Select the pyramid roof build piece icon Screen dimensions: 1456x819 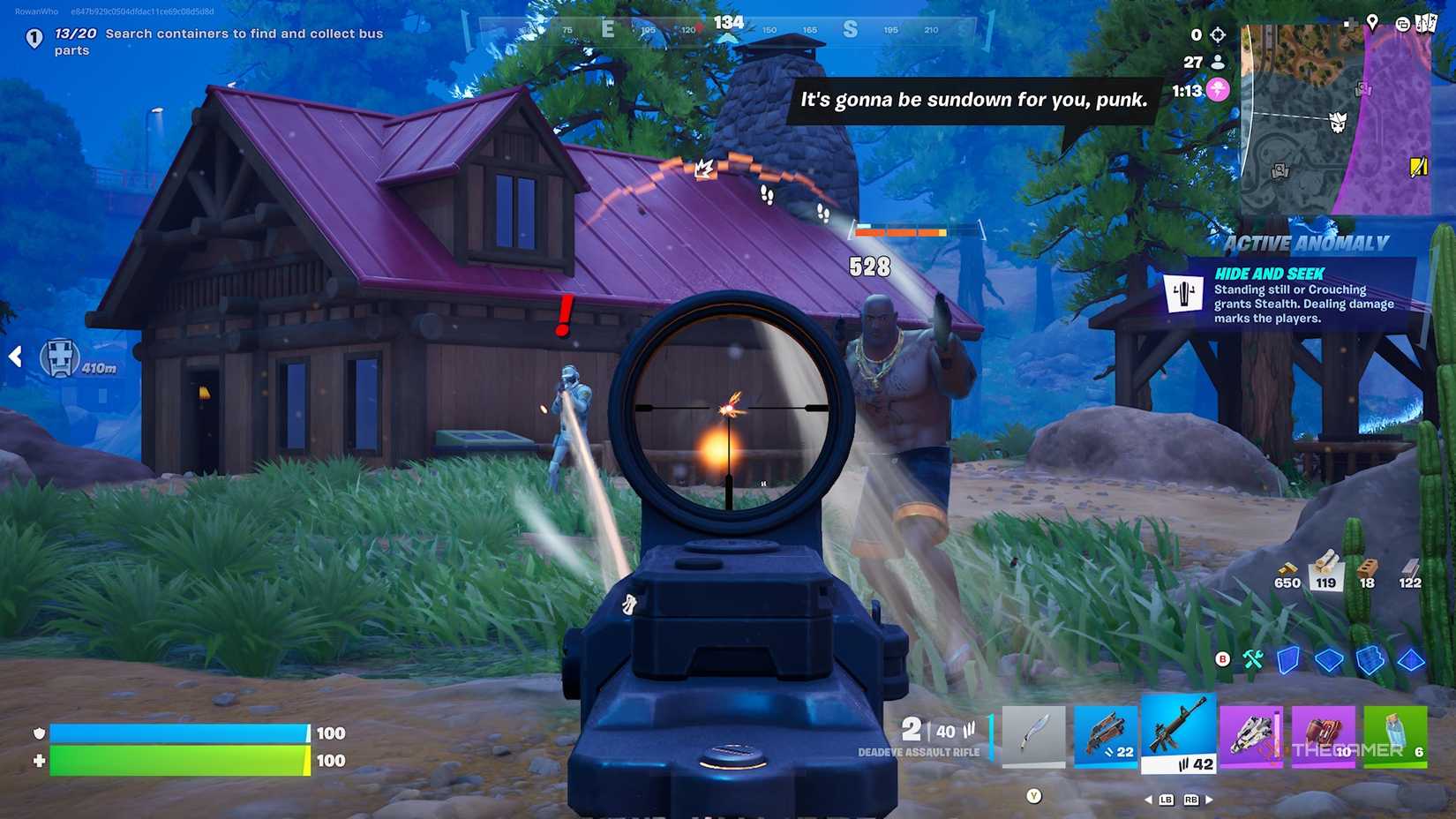click(x=1411, y=660)
